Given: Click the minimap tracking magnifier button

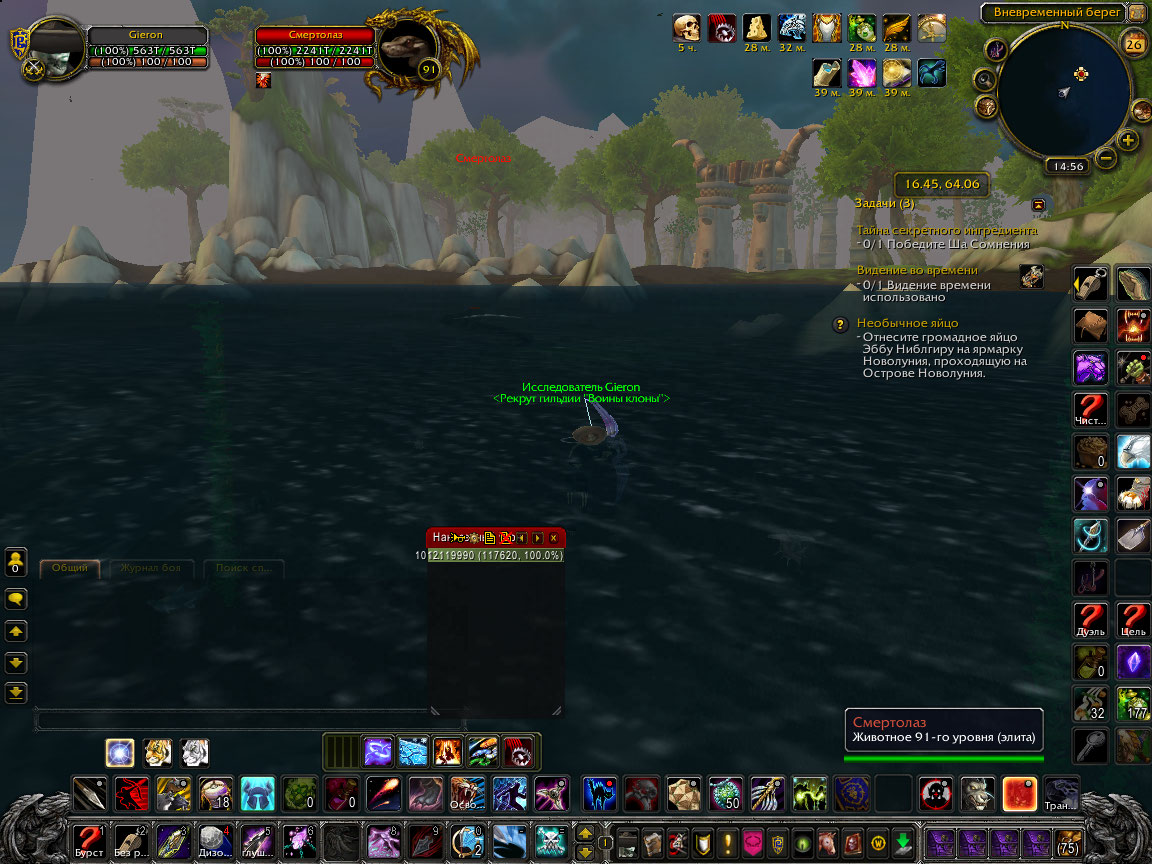Looking at the screenshot, I should coord(985,80).
